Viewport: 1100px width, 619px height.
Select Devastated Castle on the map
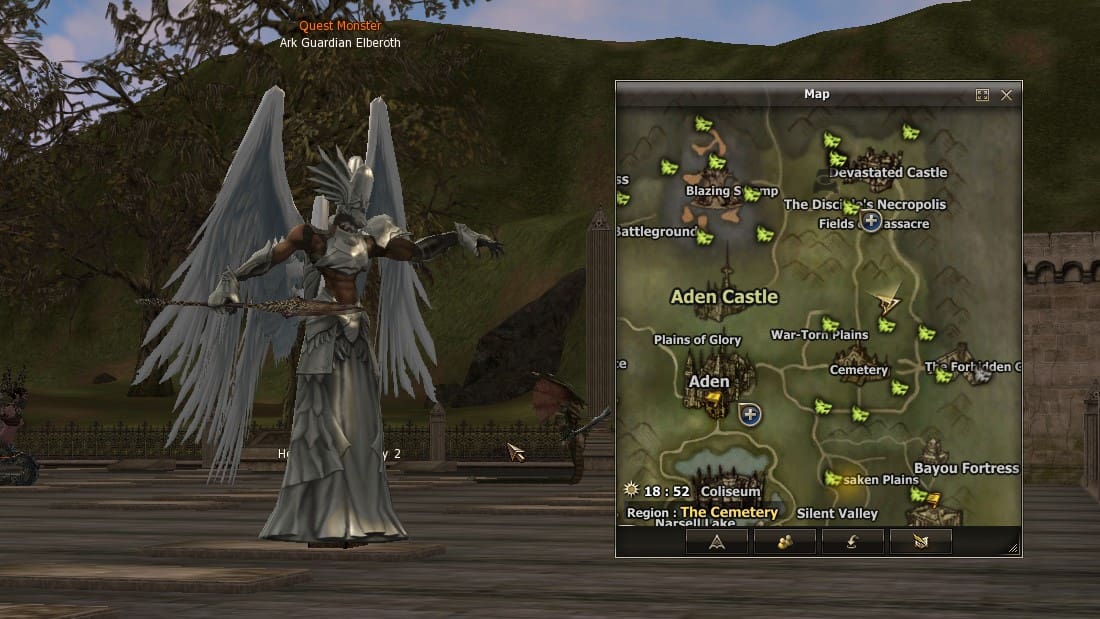pos(888,171)
